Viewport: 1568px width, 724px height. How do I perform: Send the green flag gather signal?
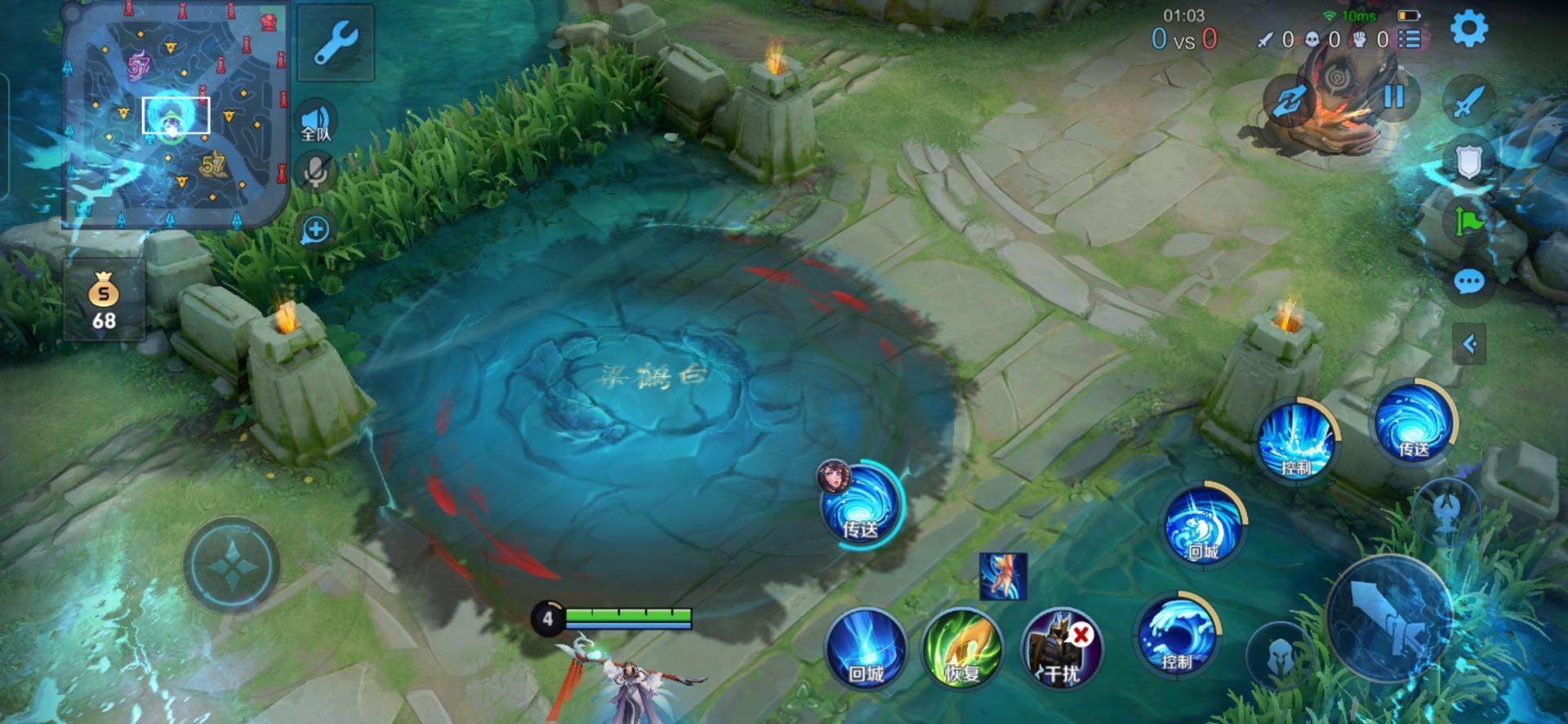point(1468,221)
